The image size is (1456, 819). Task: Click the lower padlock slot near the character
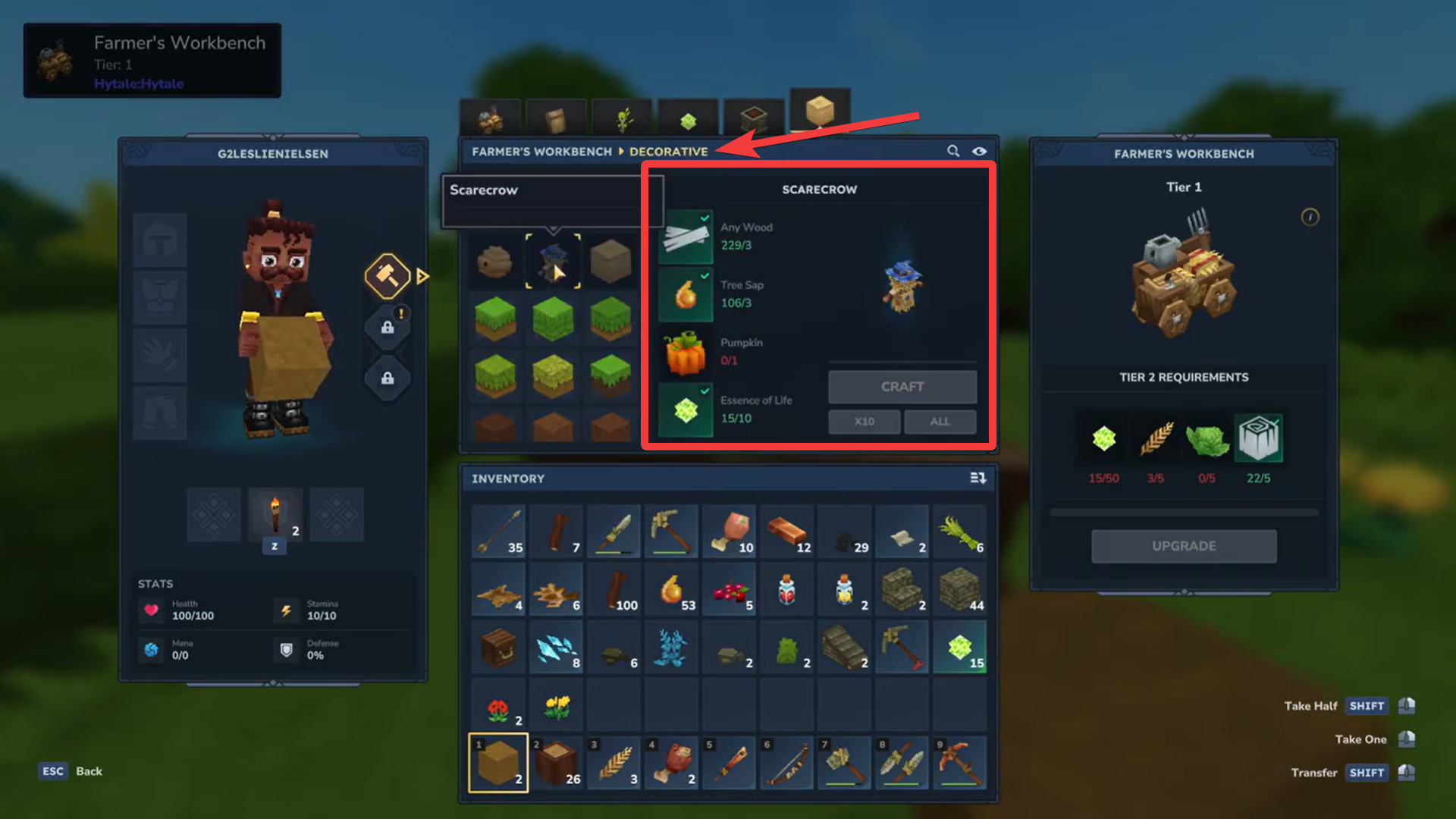tap(388, 379)
